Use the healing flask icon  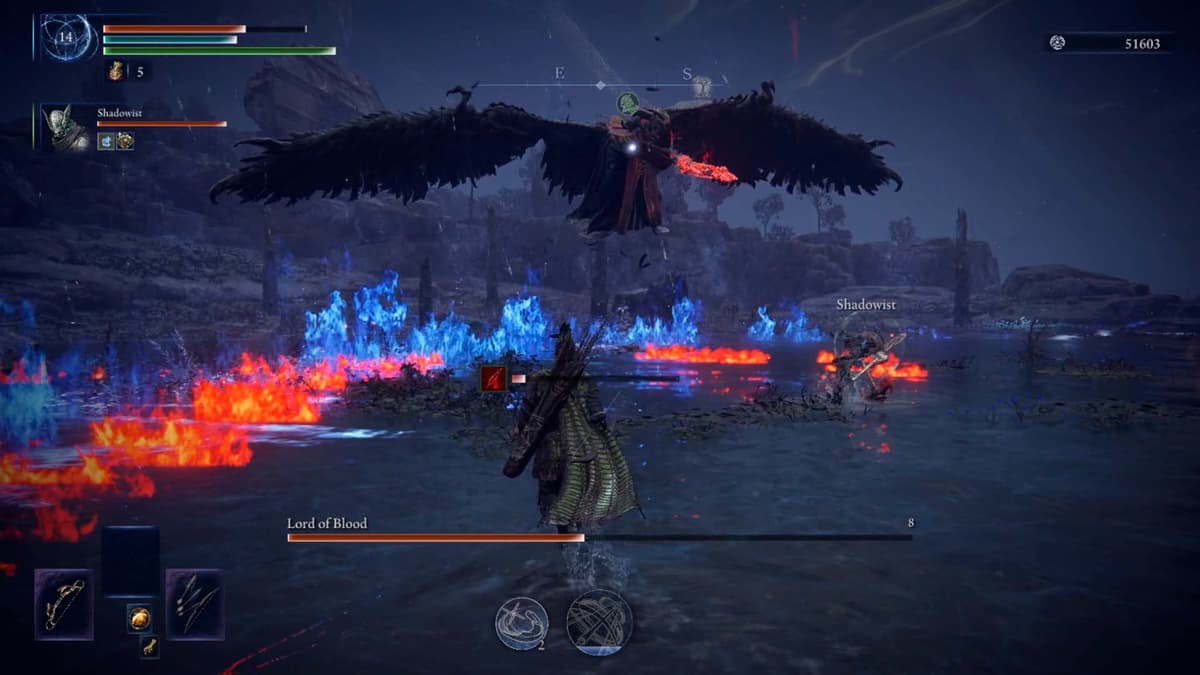(x=116, y=71)
